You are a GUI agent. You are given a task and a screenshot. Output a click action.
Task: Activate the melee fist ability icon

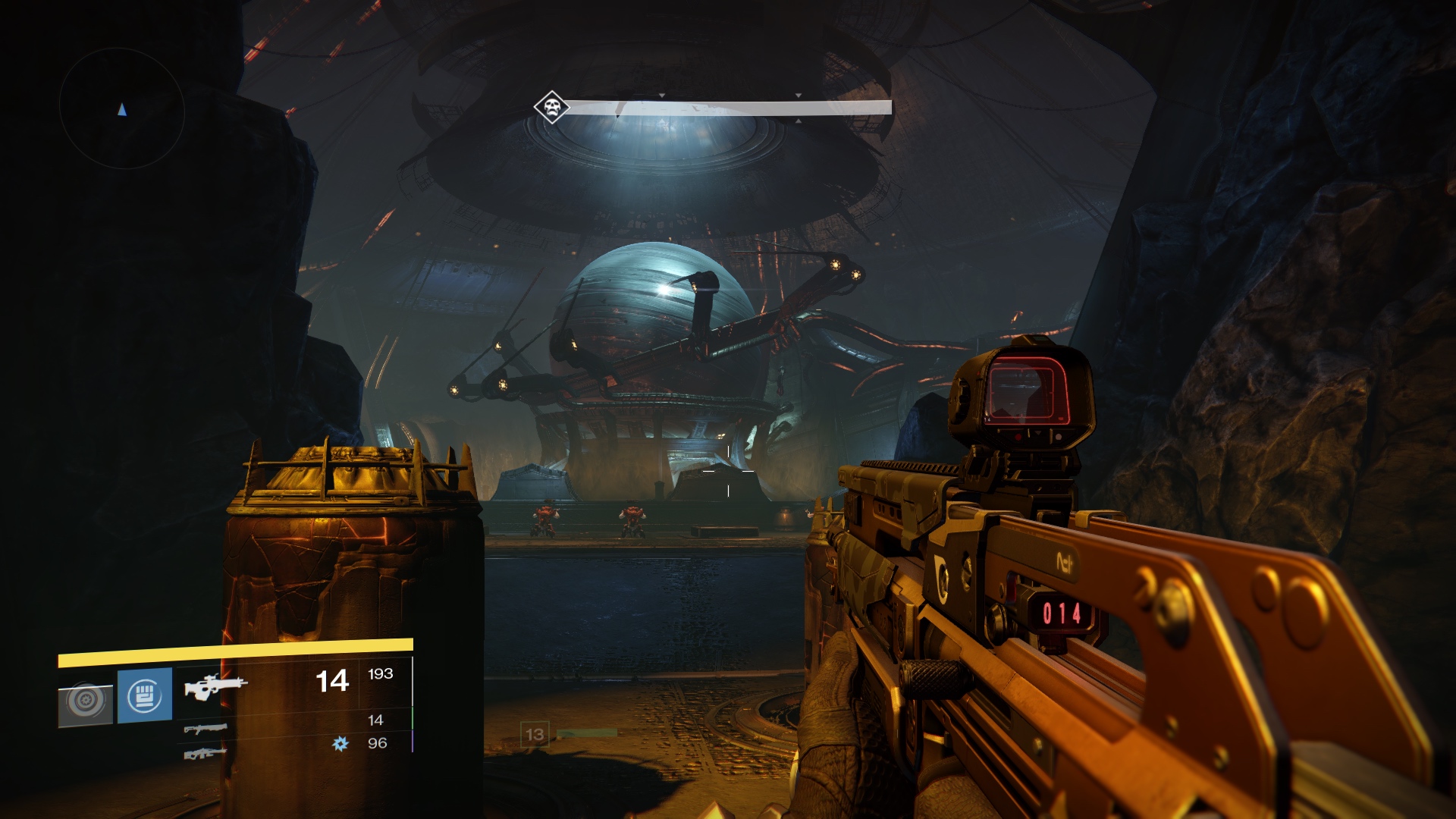point(145,695)
